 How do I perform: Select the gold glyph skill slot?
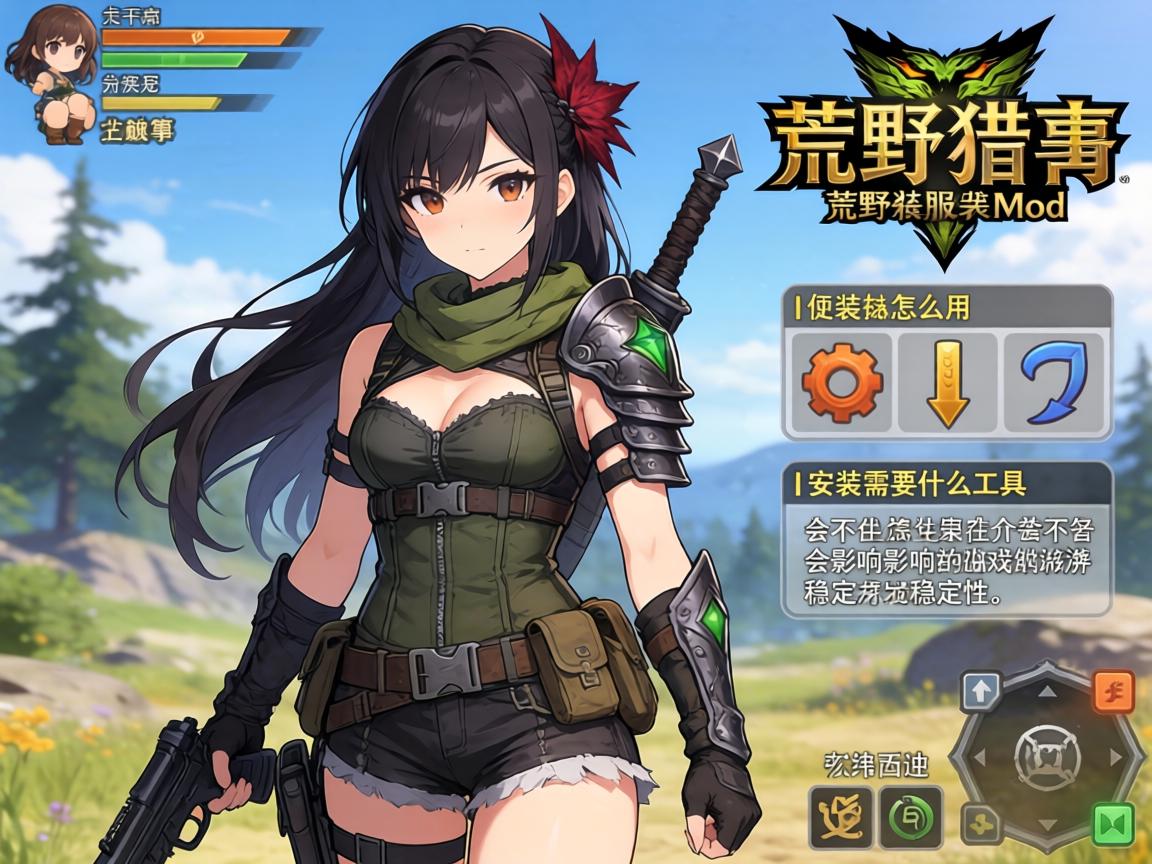click(x=841, y=817)
